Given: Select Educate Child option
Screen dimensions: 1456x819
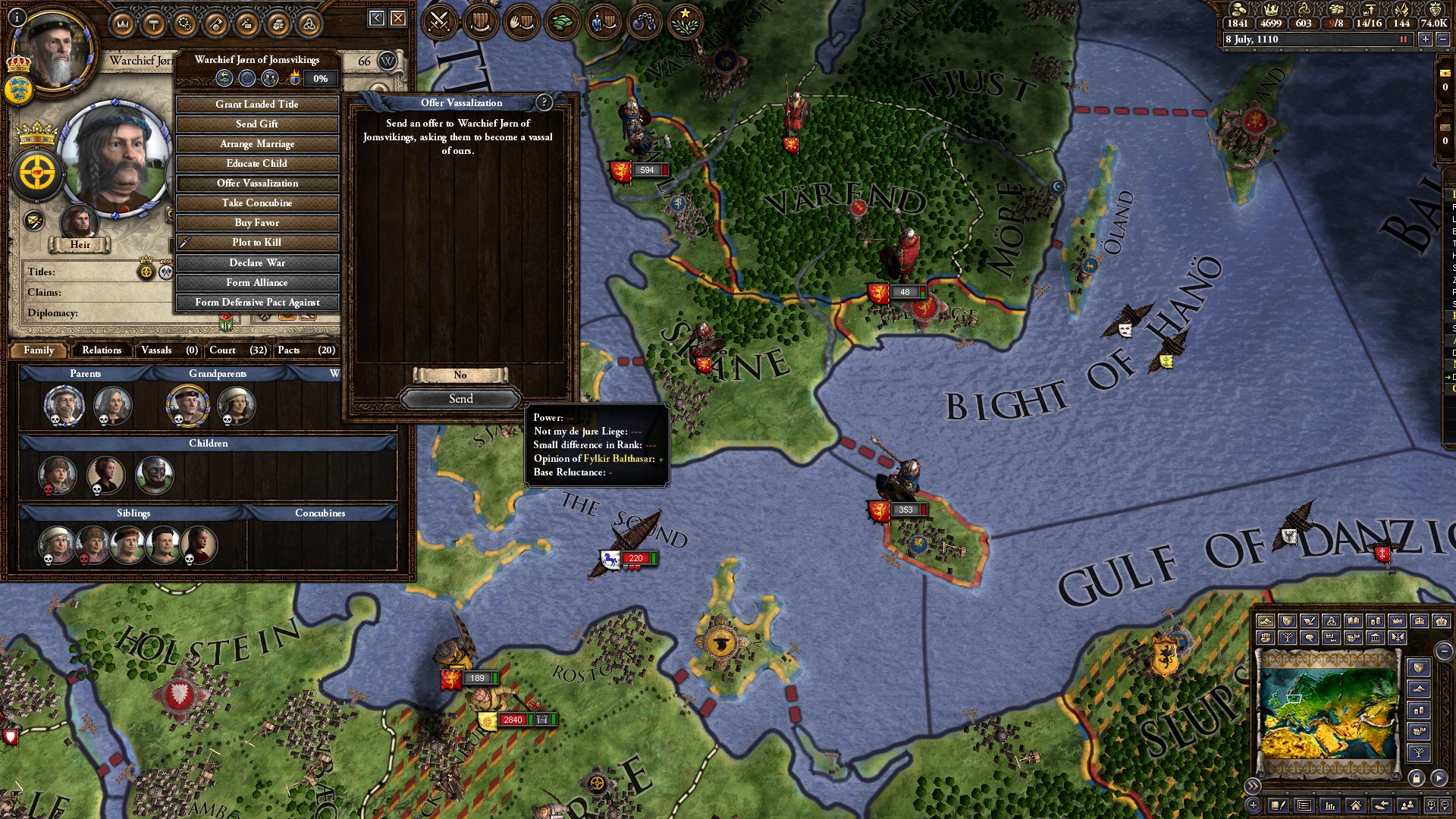Looking at the screenshot, I should coord(256,164).
